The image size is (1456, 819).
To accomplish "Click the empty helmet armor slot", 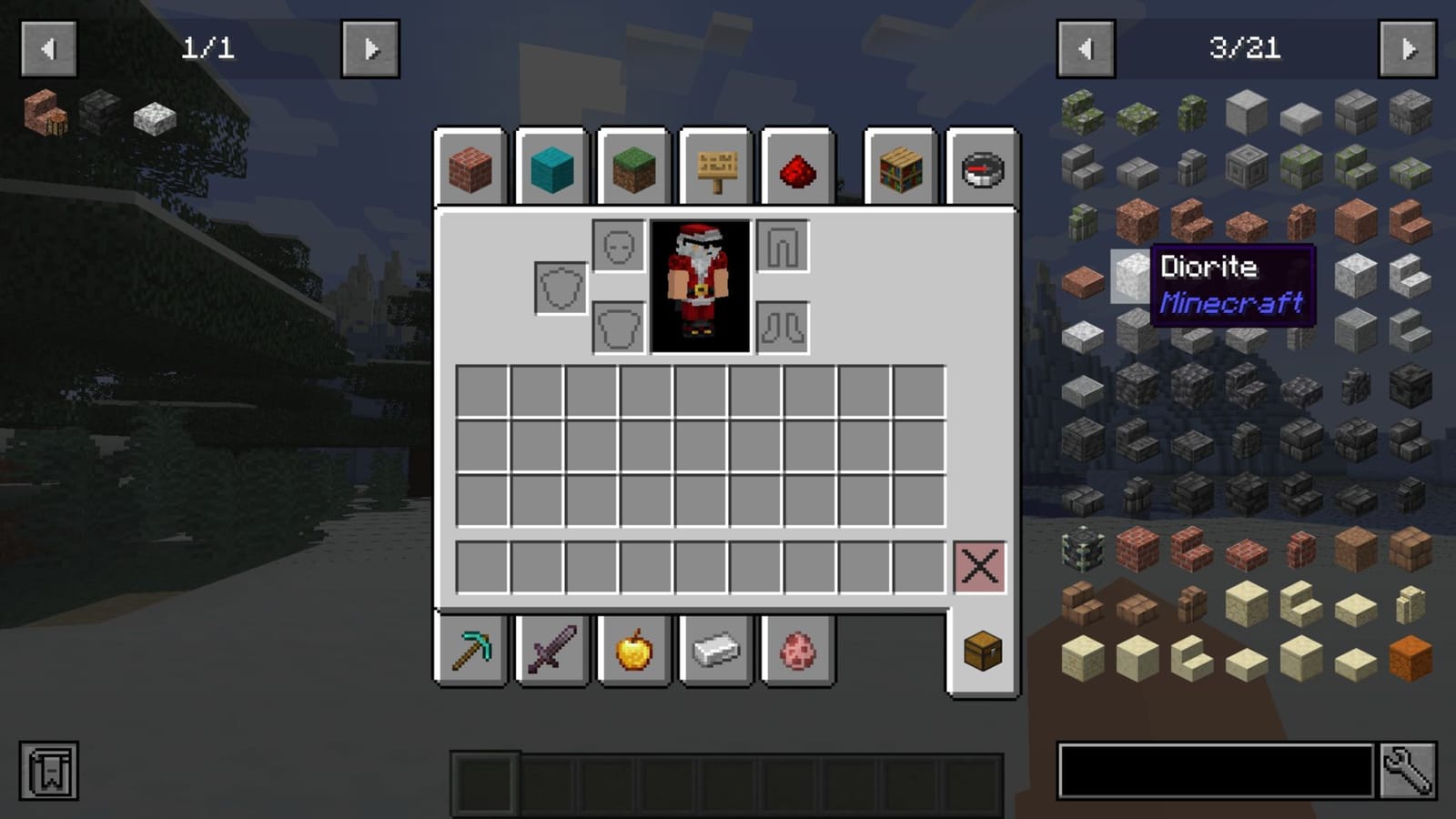I will [617, 246].
